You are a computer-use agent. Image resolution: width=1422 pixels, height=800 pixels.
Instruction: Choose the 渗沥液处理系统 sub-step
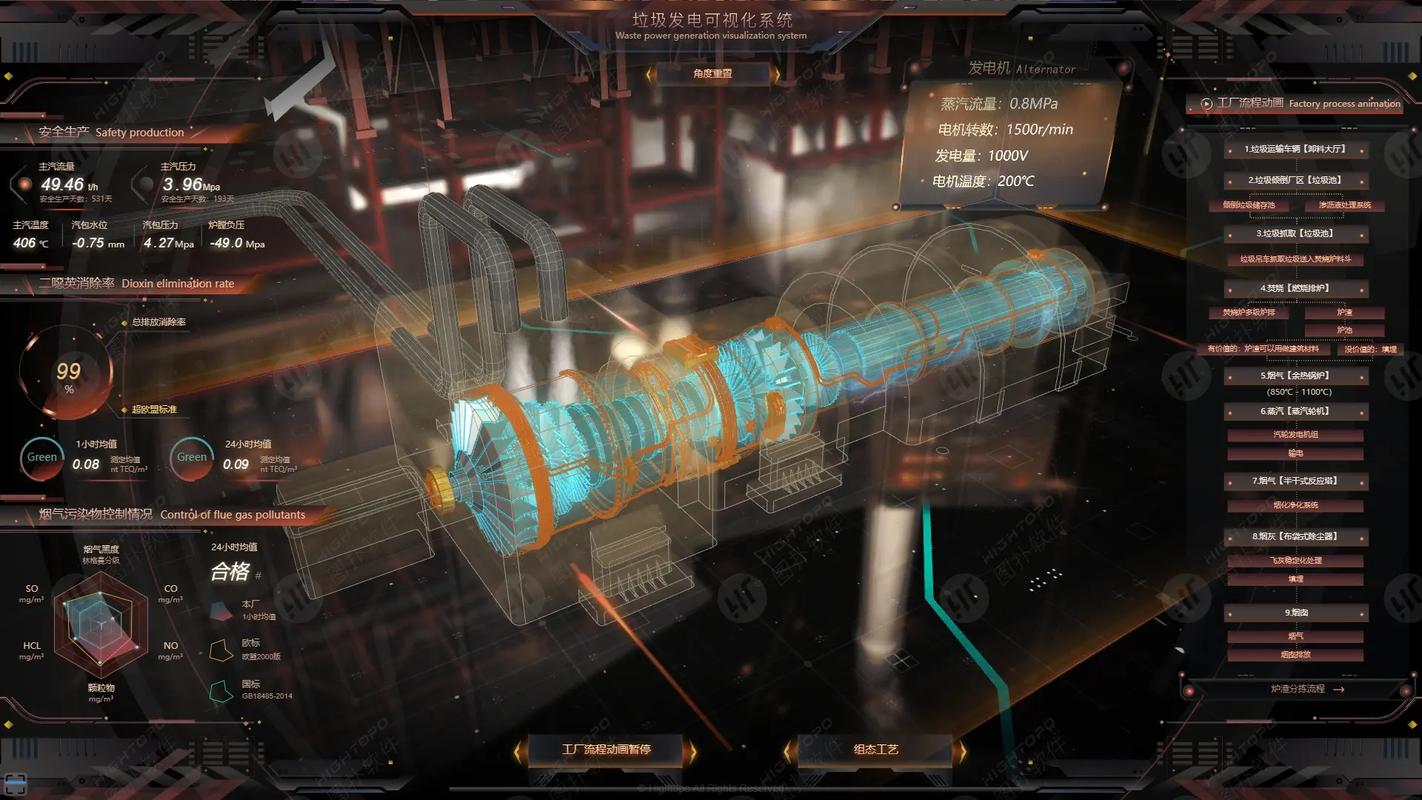click(1345, 205)
